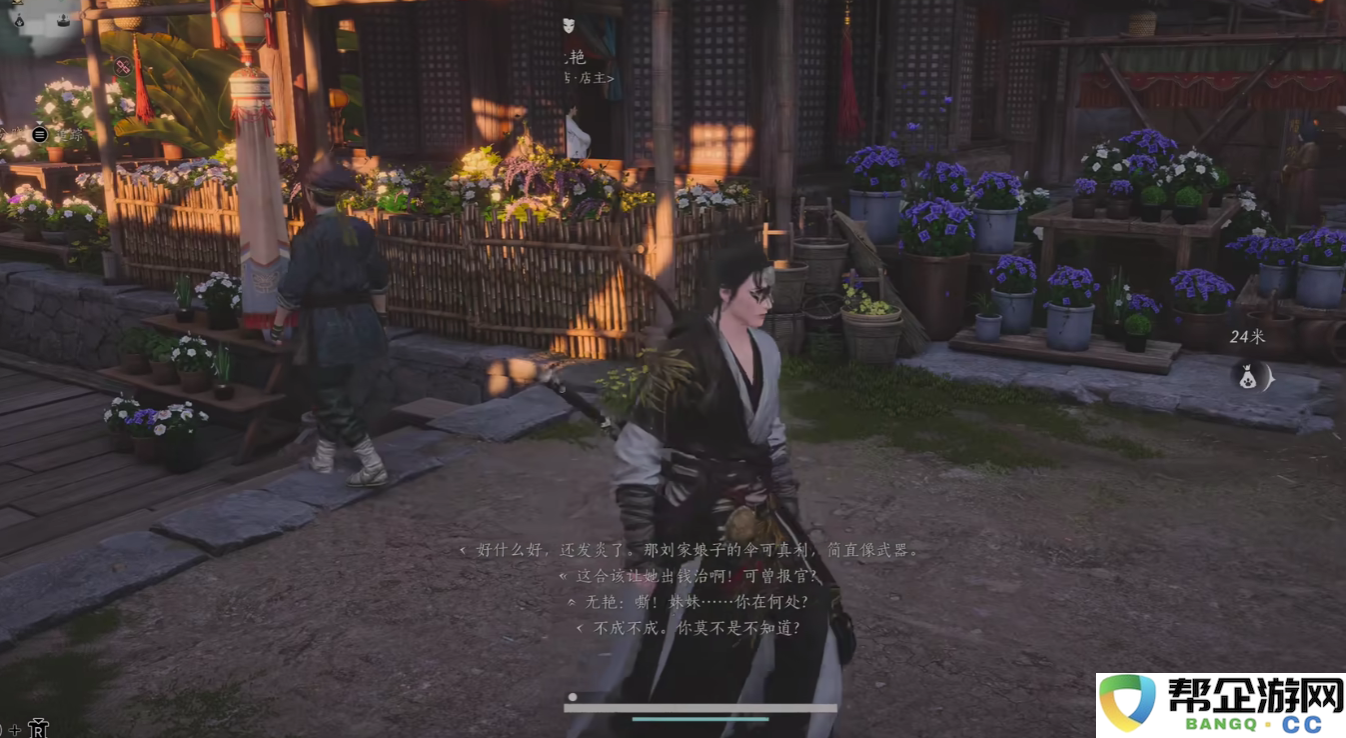Click the 帮企游网 watermark logo

(x=1221, y=704)
